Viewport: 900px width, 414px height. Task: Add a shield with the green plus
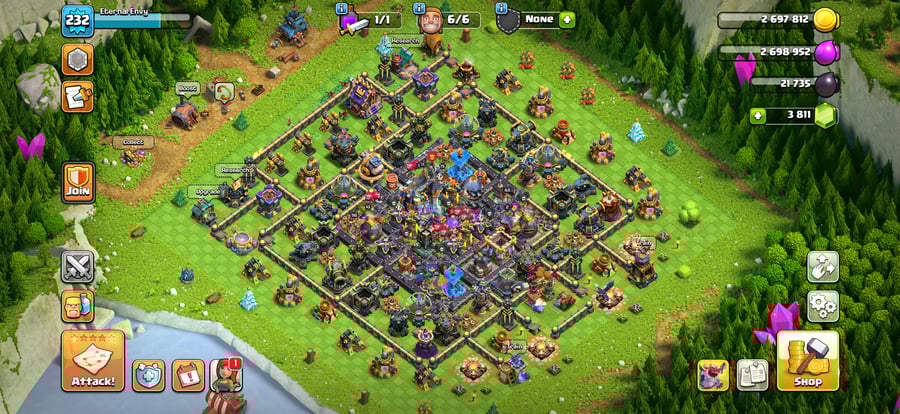(567, 19)
